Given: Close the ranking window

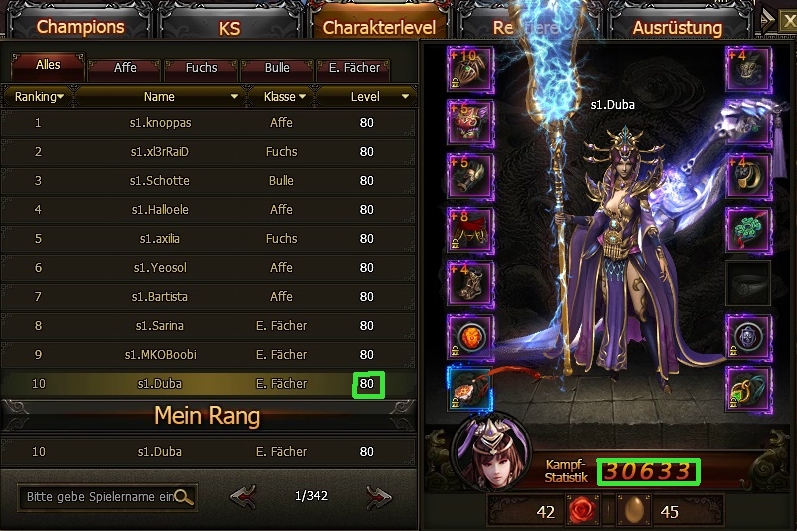Looking at the screenshot, I should pos(788,18).
